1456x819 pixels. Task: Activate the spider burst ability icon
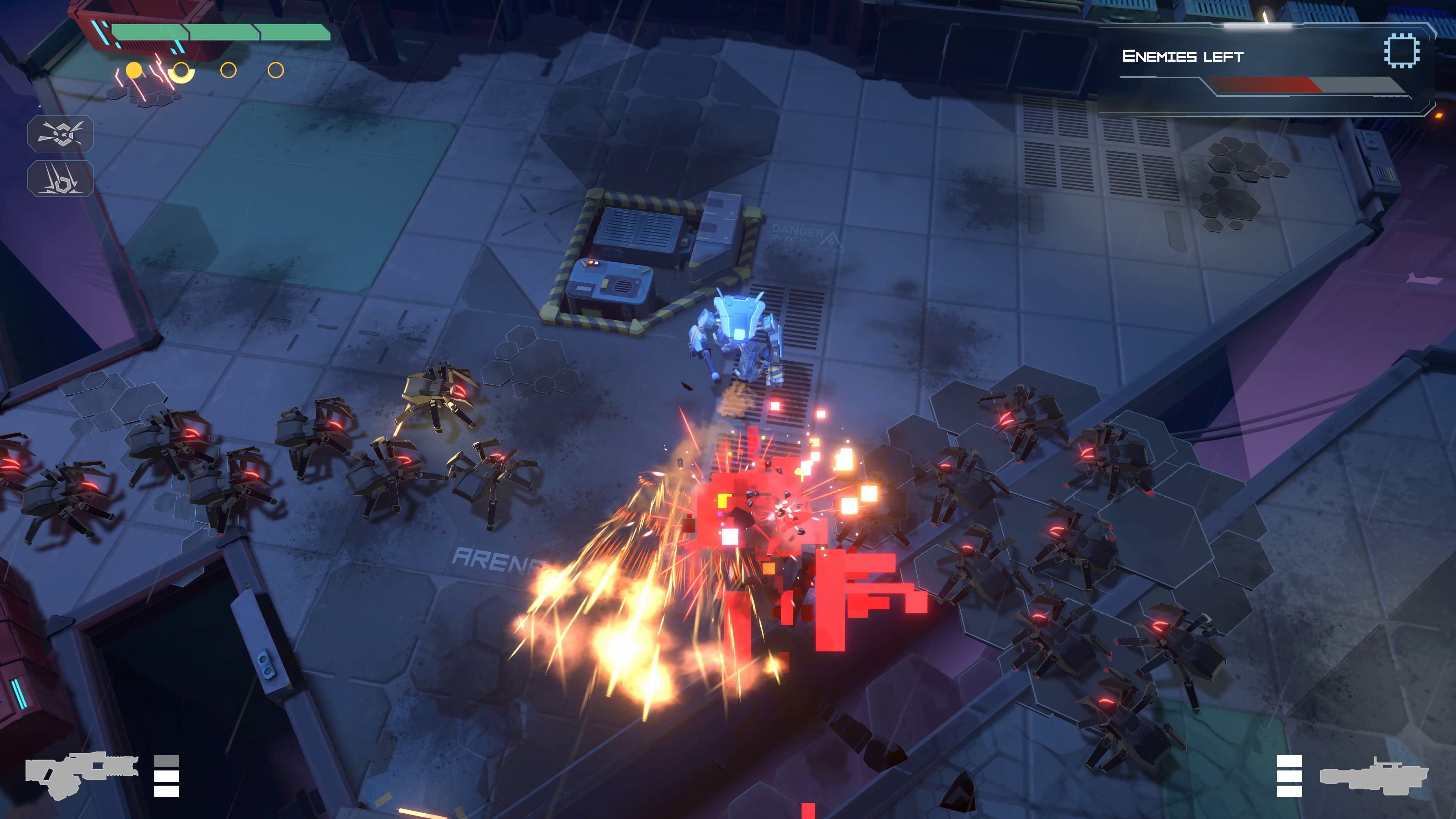(x=61, y=134)
